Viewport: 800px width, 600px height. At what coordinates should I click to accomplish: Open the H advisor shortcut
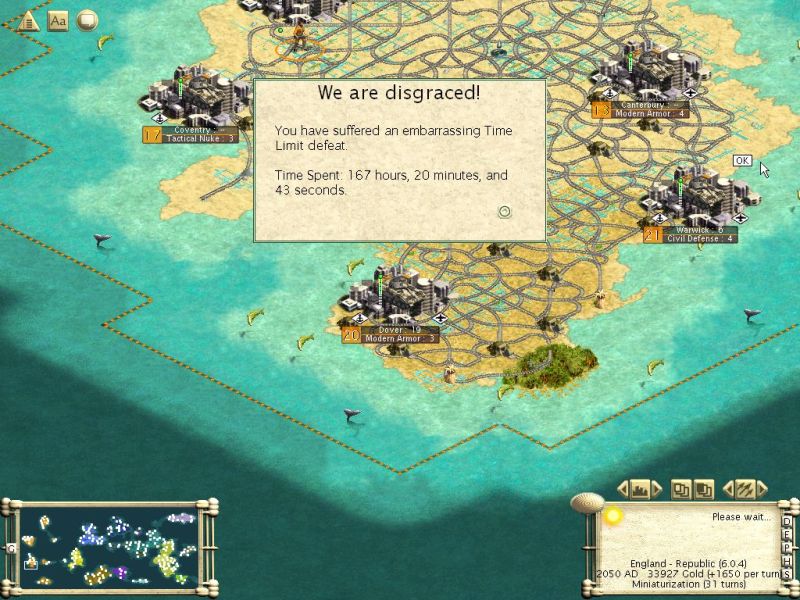tap(787, 560)
